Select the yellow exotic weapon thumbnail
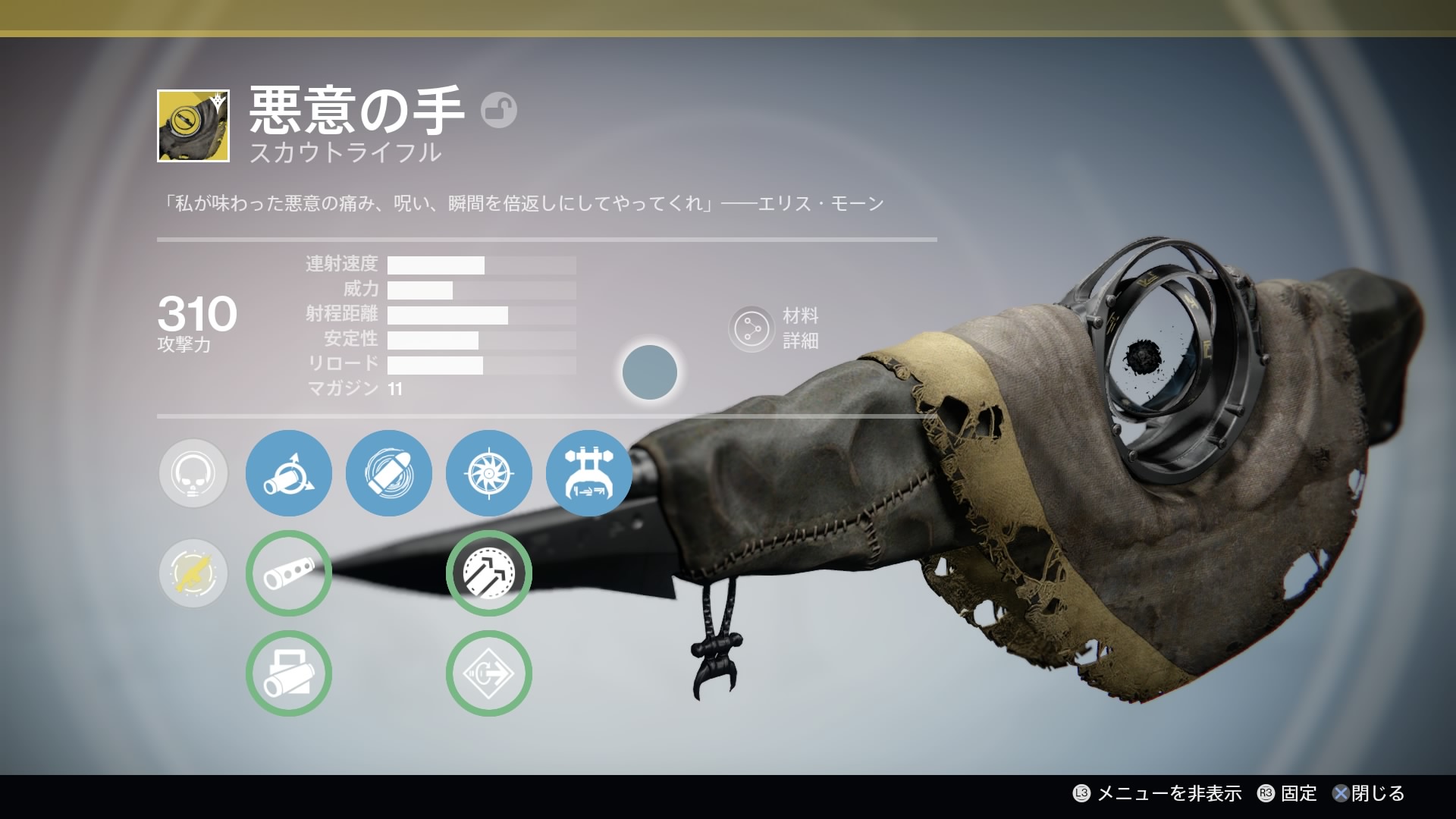This screenshot has height=819, width=1456. click(193, 126)
